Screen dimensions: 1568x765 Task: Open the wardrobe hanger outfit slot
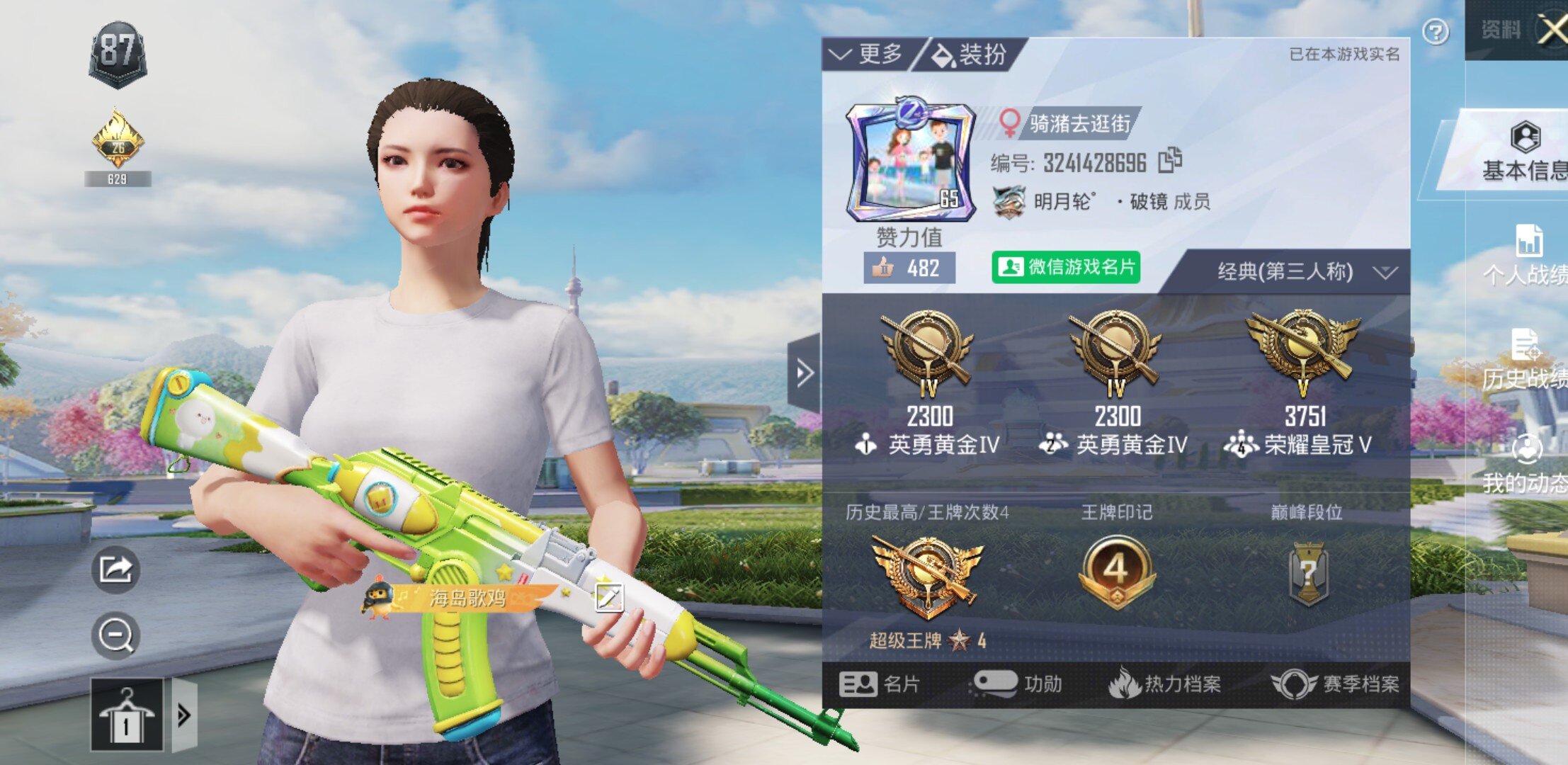coord(127,715)
